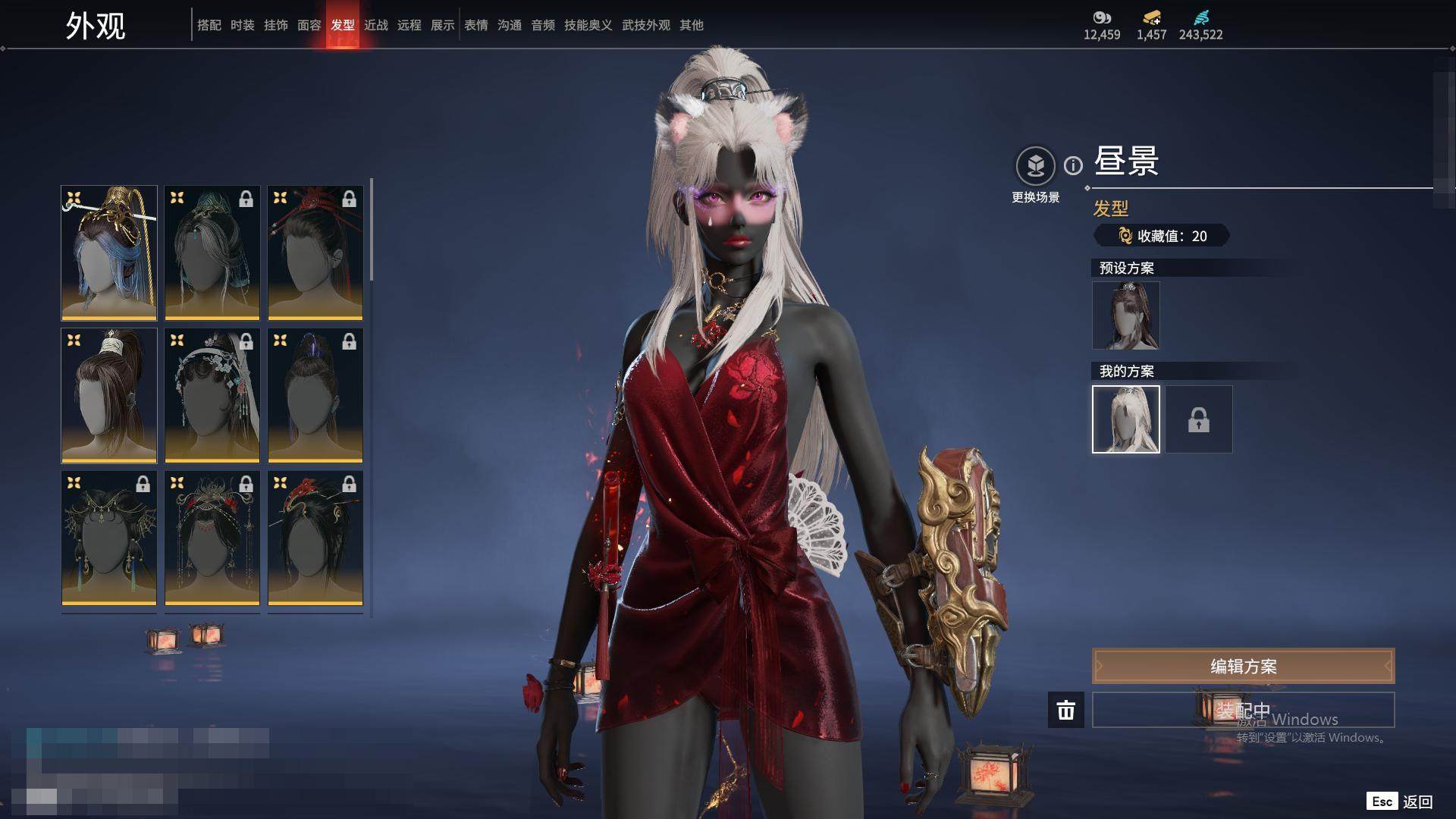This screenshot has height=819, width=1456.
Task: Switch to the 武技外观 tab
Action: point(645,25)
